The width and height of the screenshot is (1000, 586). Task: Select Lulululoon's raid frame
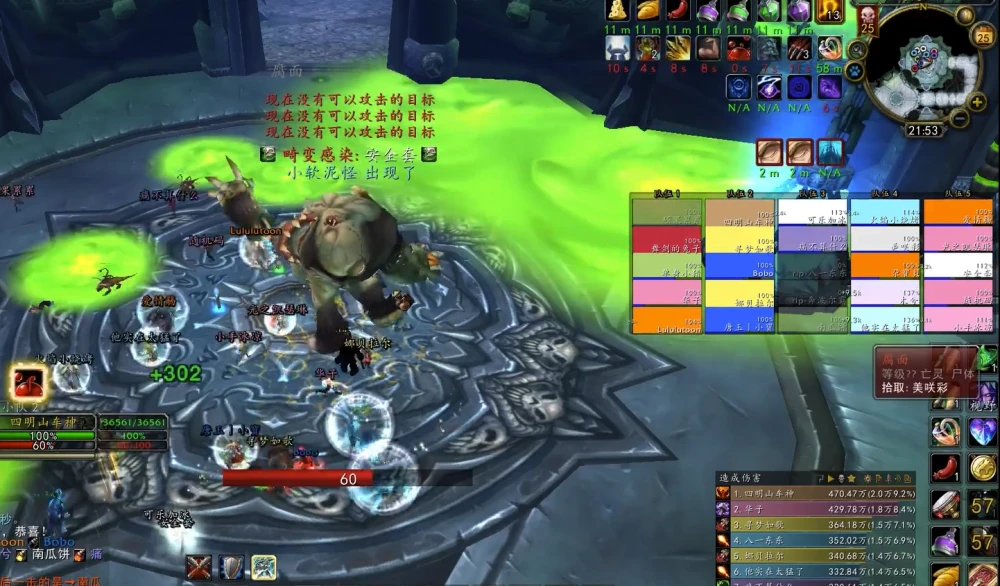667,320
